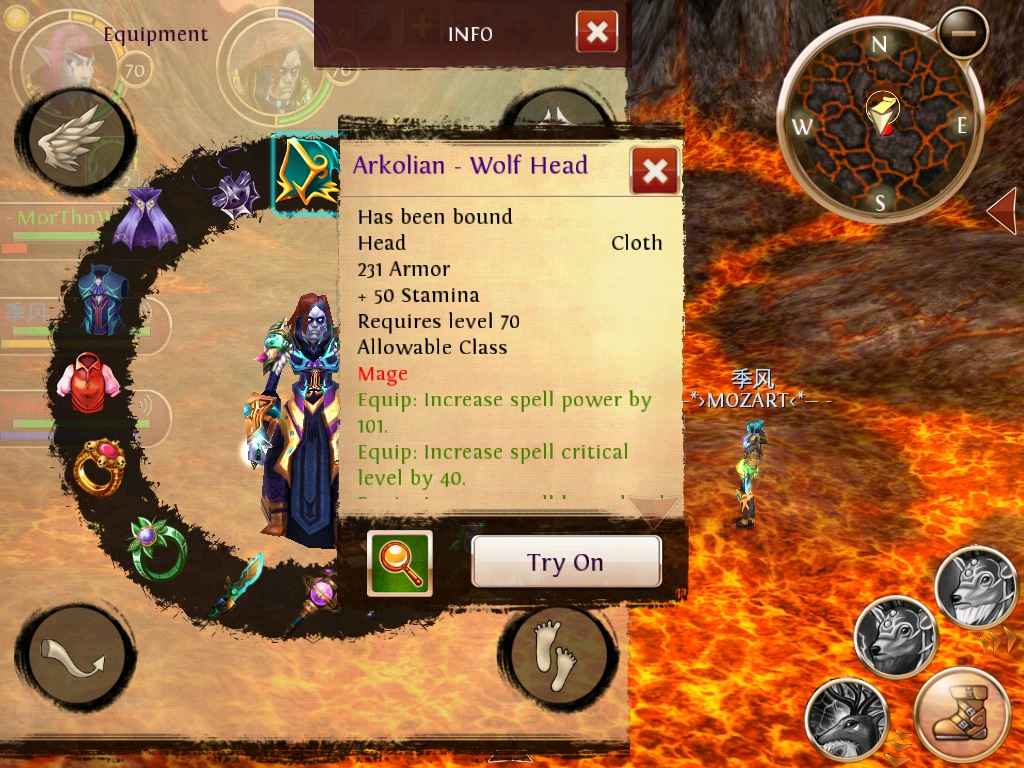Image resolution: width=1024 pixels, height=768 pixels.
Task: Zoom out the minimap with minus button
Action: click(x=963, y=33)
